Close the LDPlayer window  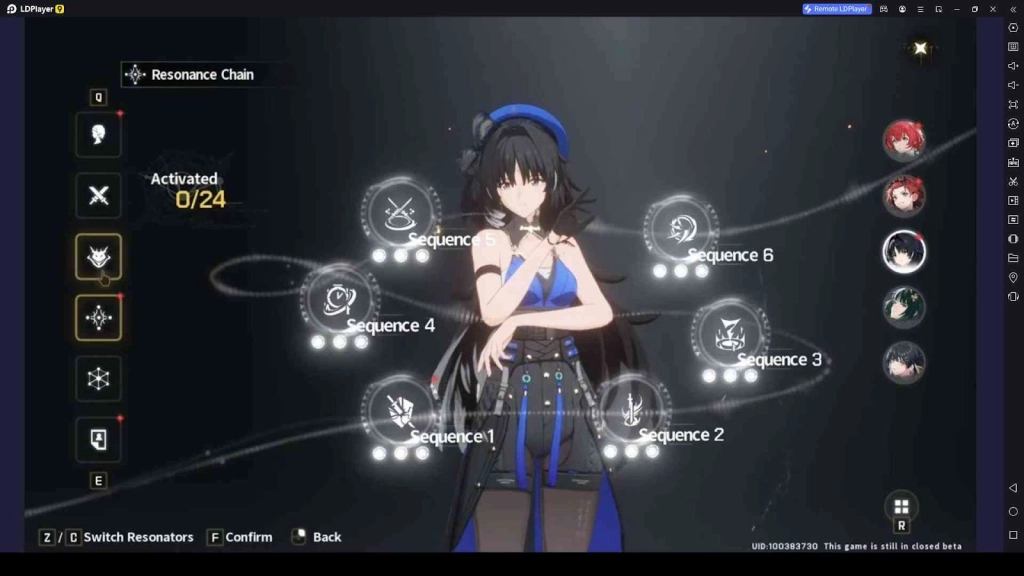tap(992, 9)
